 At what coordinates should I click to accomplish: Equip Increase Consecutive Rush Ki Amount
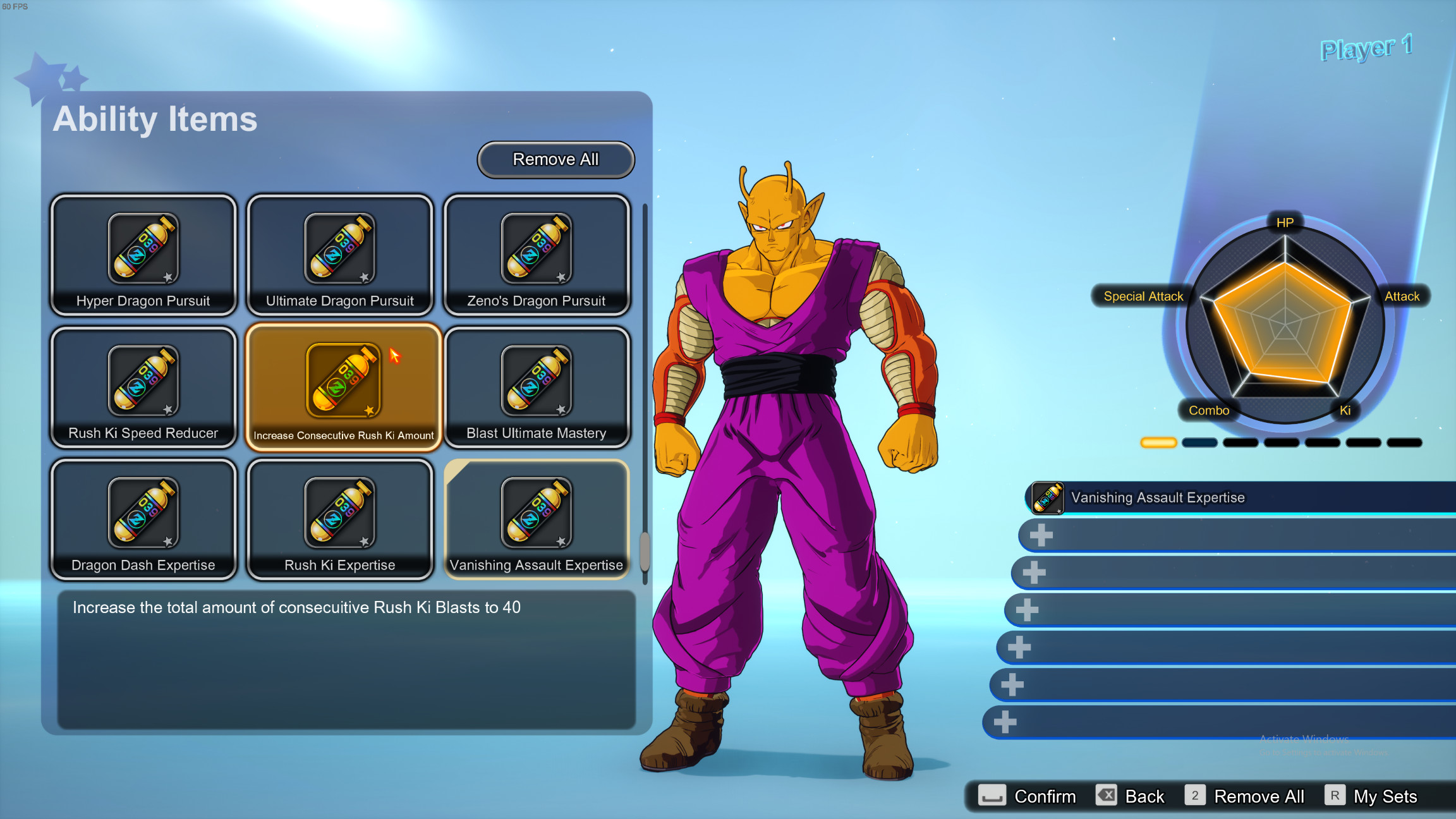coord(343,387)
